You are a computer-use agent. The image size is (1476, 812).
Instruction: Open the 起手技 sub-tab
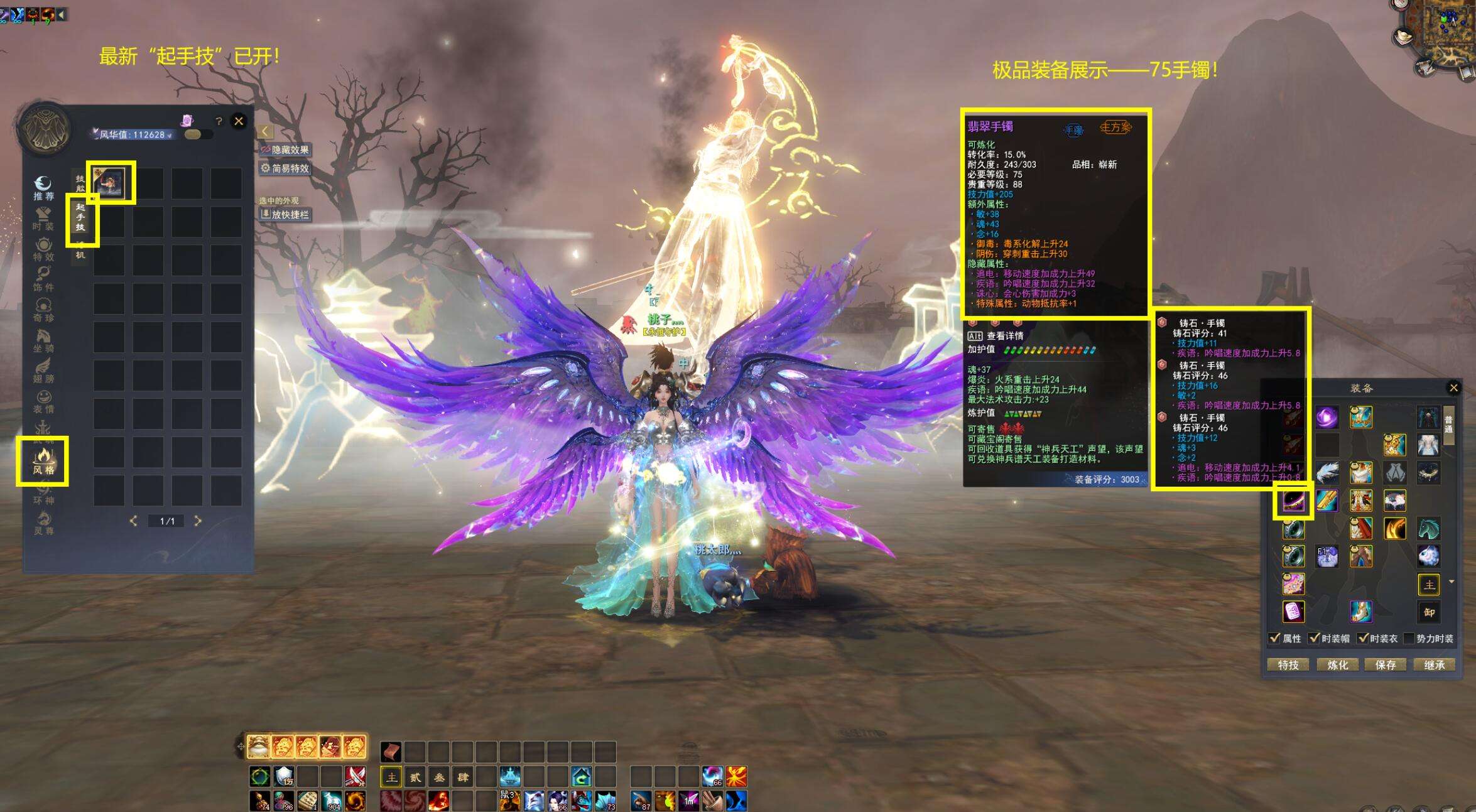tap(80, 217)
